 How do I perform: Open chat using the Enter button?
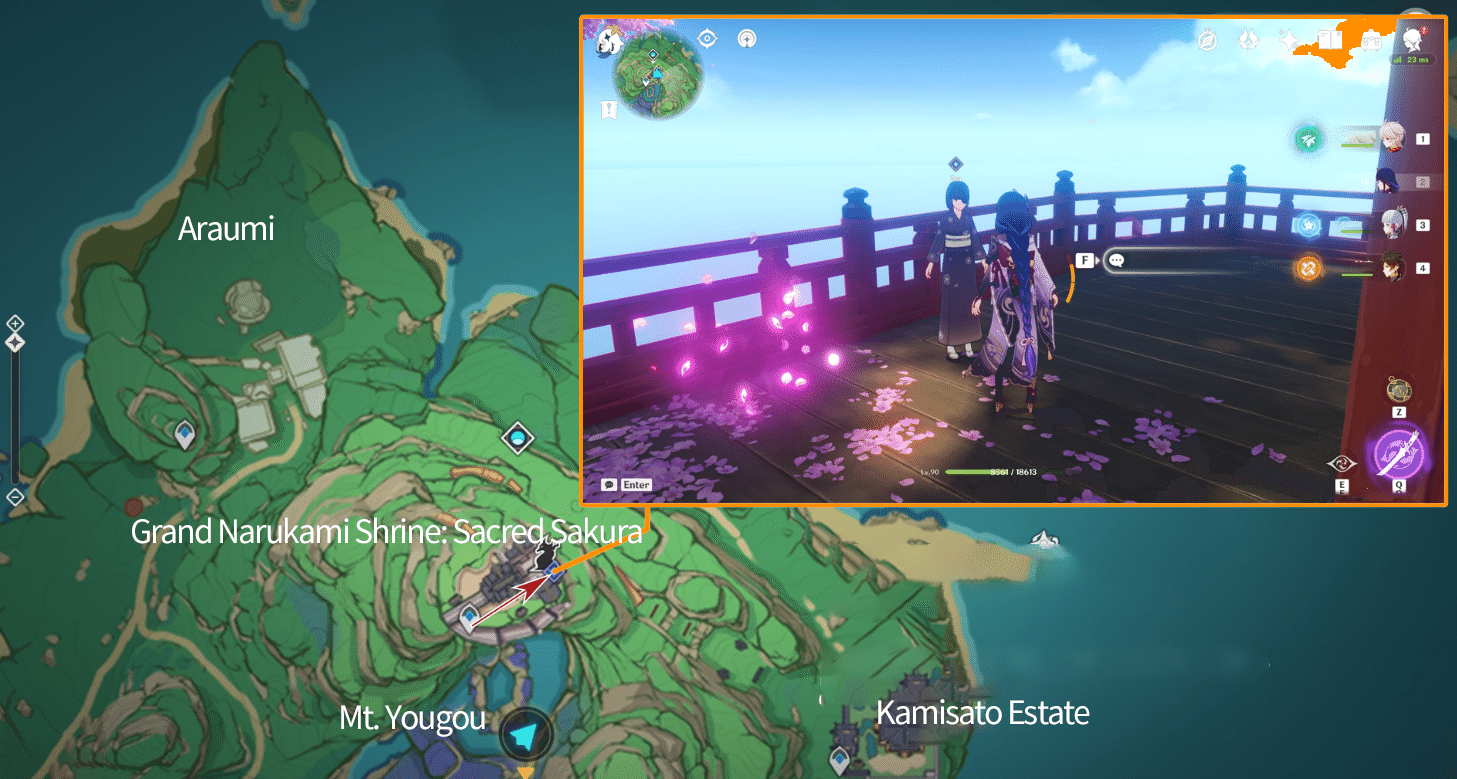(x=628, y=484)
